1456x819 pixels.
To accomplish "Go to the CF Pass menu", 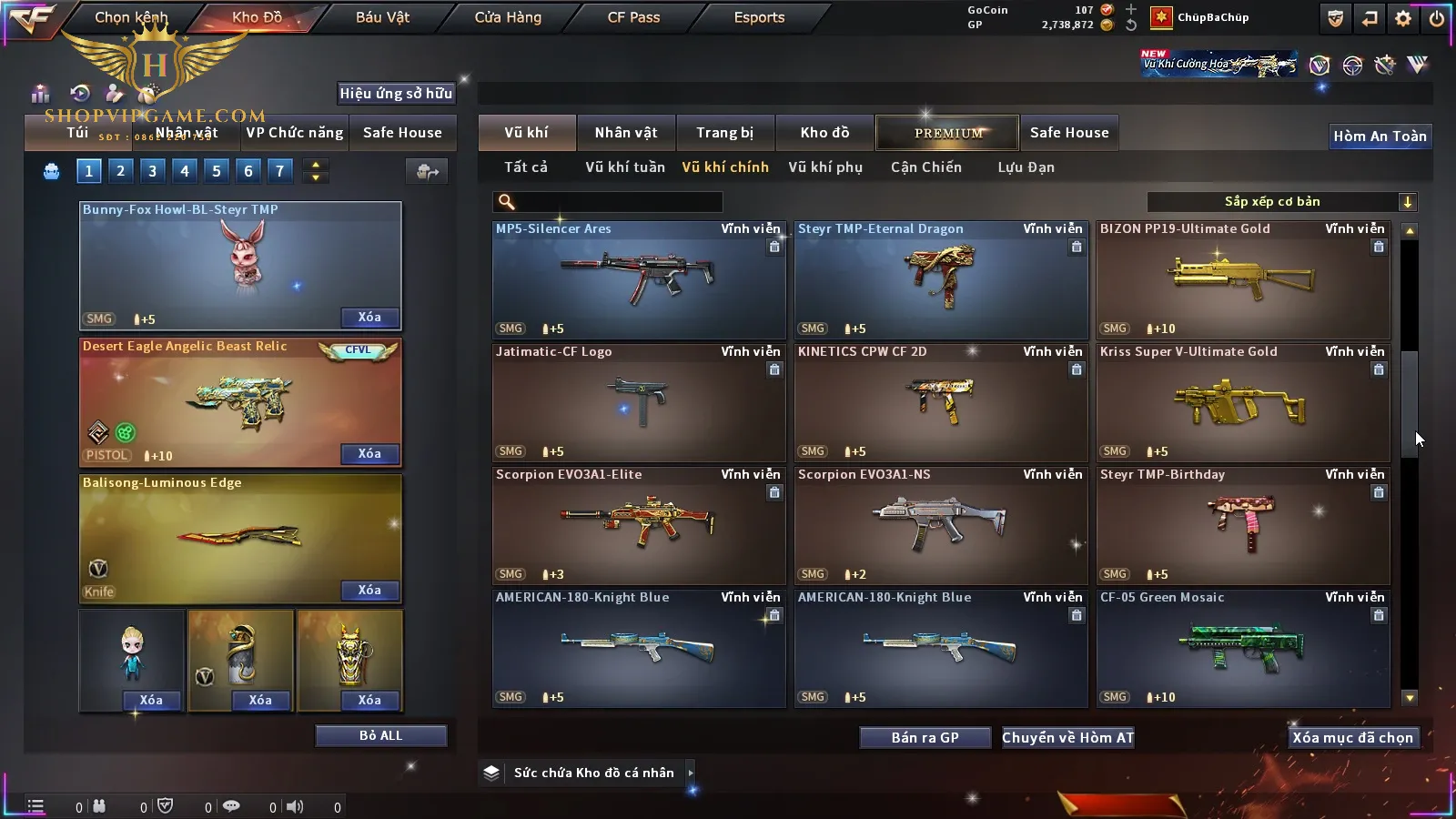I will pyautogui.click(x=633, y=17).
